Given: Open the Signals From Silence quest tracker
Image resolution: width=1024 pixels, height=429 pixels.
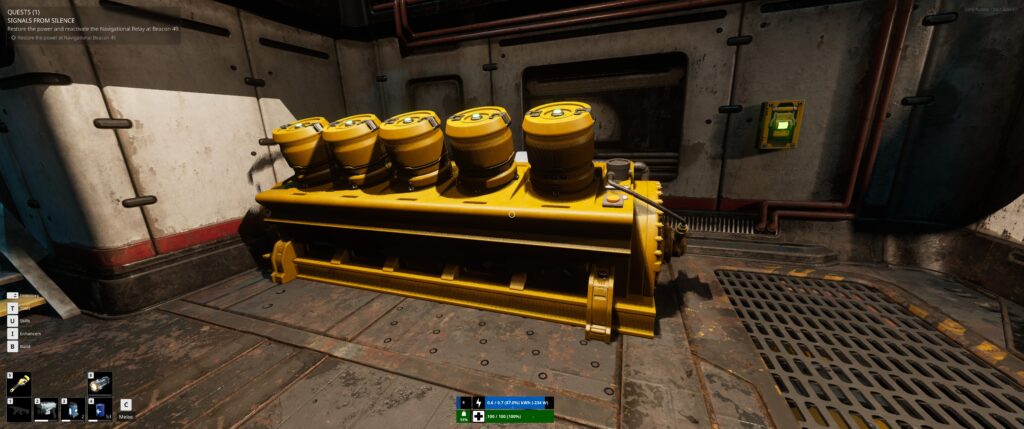Looking at the screenshot, I should click(47, 21).
